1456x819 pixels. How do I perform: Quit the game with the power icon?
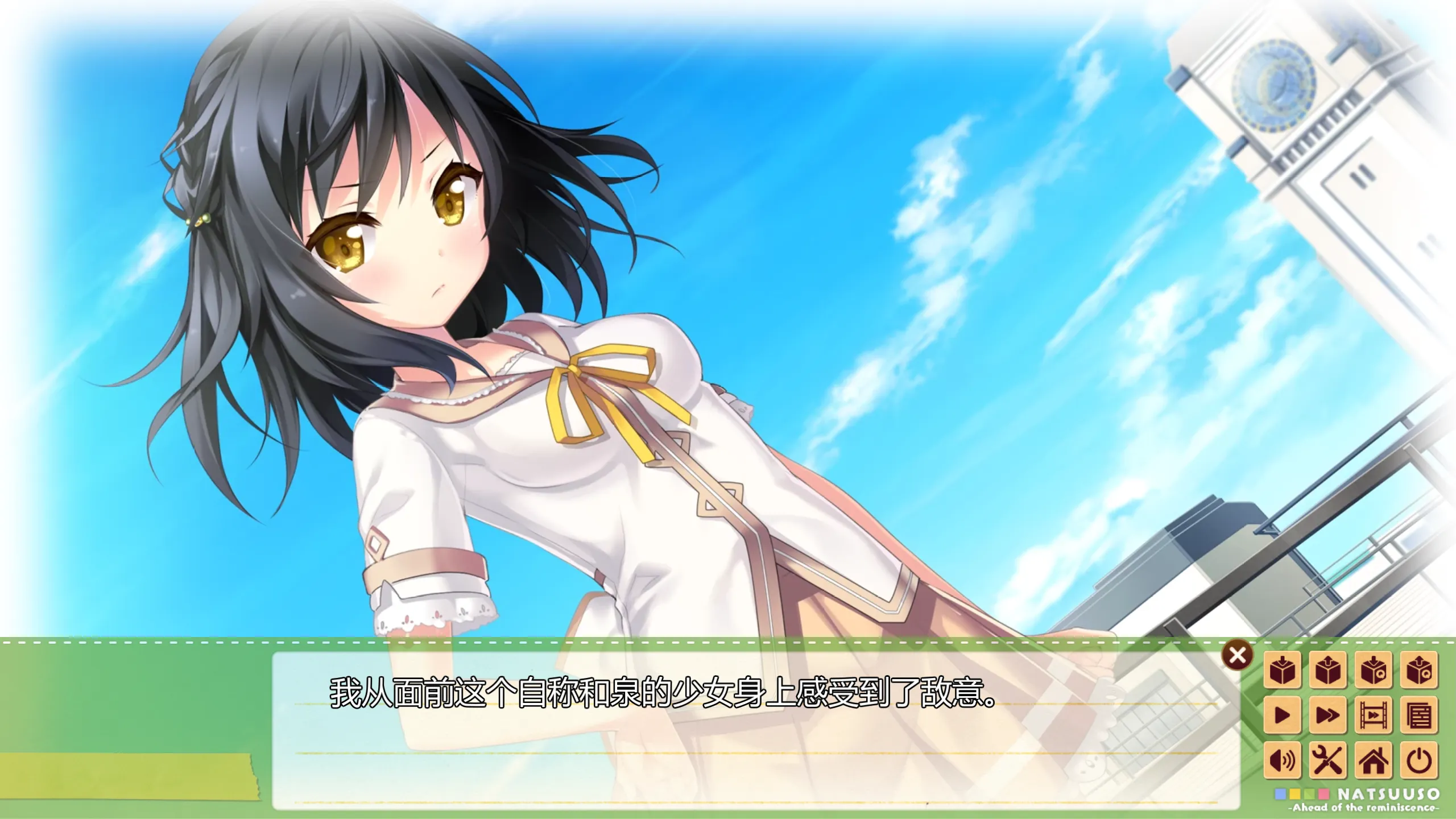pyautogui.click(x=1418, y=760)
